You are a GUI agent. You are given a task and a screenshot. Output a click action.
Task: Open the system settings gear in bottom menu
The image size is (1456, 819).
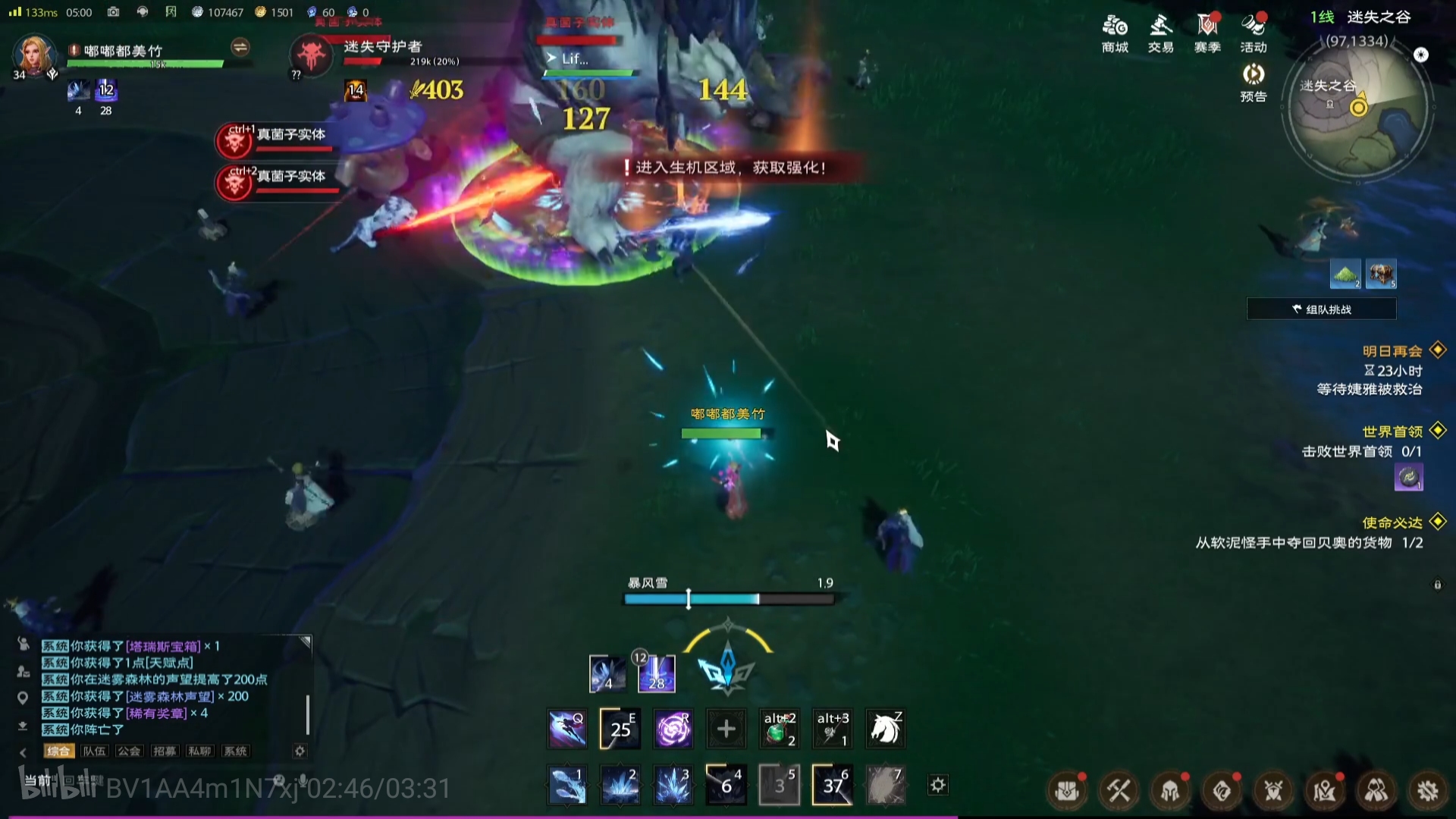pyautogui.click(x=1428, y=791)
